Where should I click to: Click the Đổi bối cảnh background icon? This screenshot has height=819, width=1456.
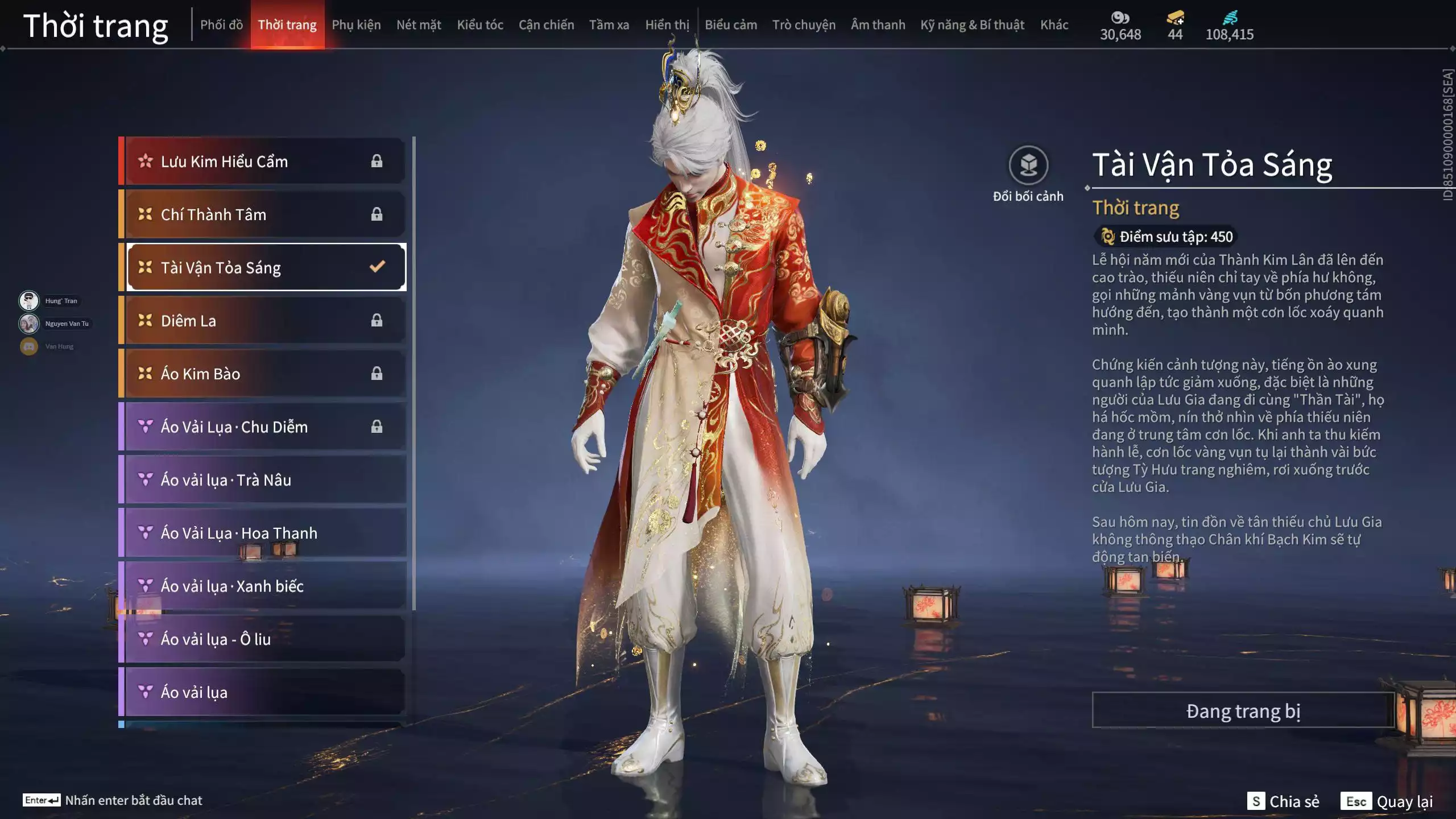click(x=1028, y=166)
